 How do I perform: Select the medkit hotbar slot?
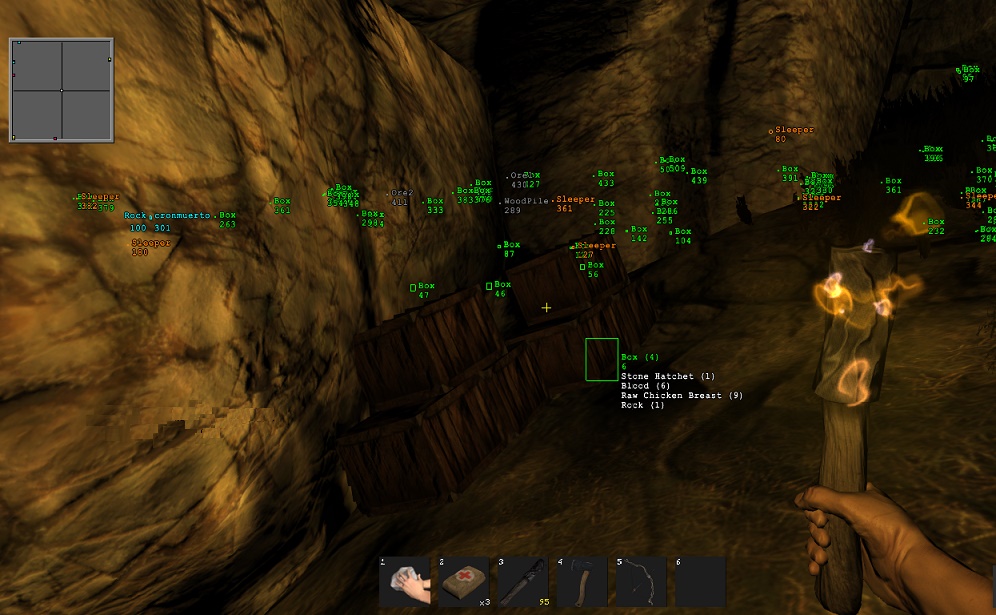(464, 582)
